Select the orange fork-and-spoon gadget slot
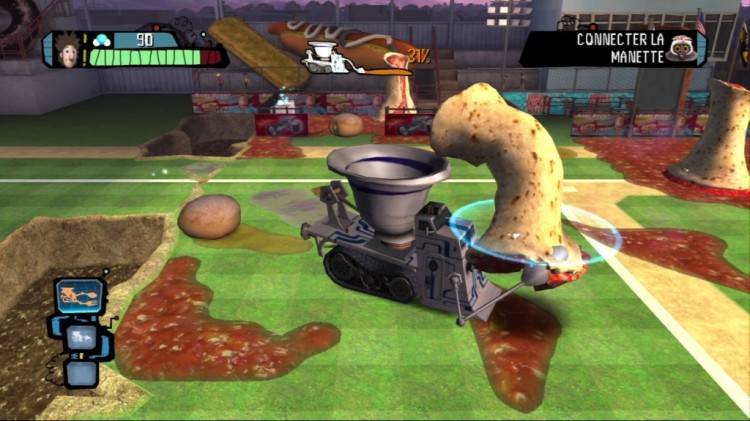The width and height of the screenshot is (750, 421). pyautogui.click(x=78, y=297)
